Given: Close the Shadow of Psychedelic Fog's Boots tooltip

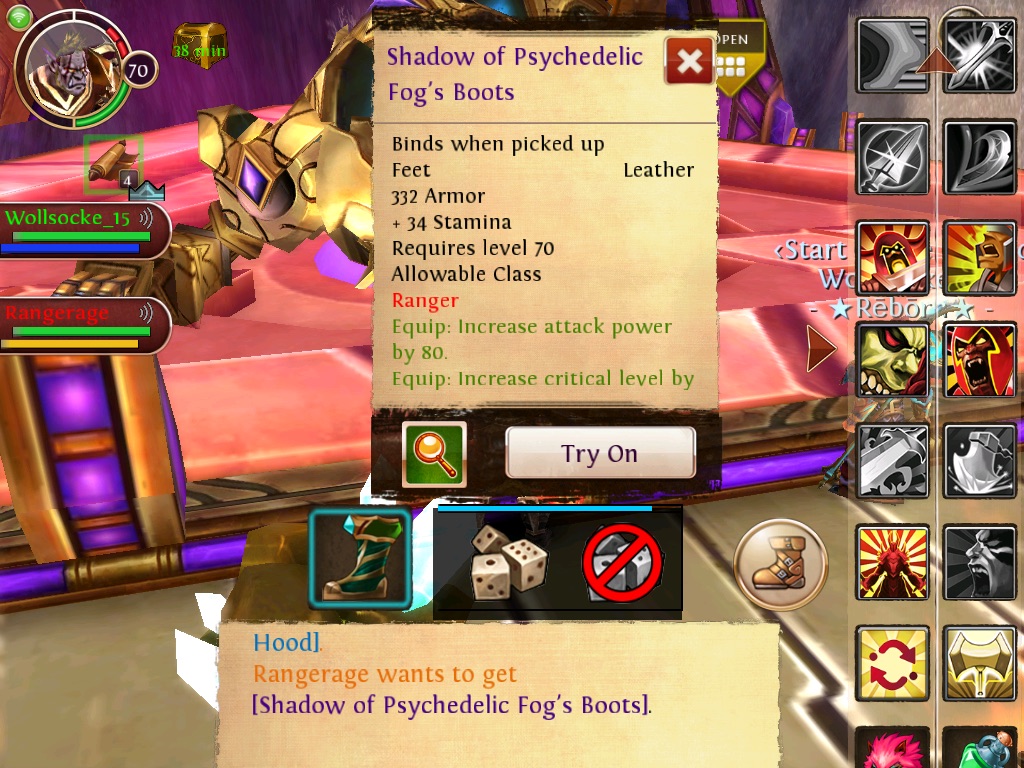Looking at the screenshot, I should coord(689,62).
